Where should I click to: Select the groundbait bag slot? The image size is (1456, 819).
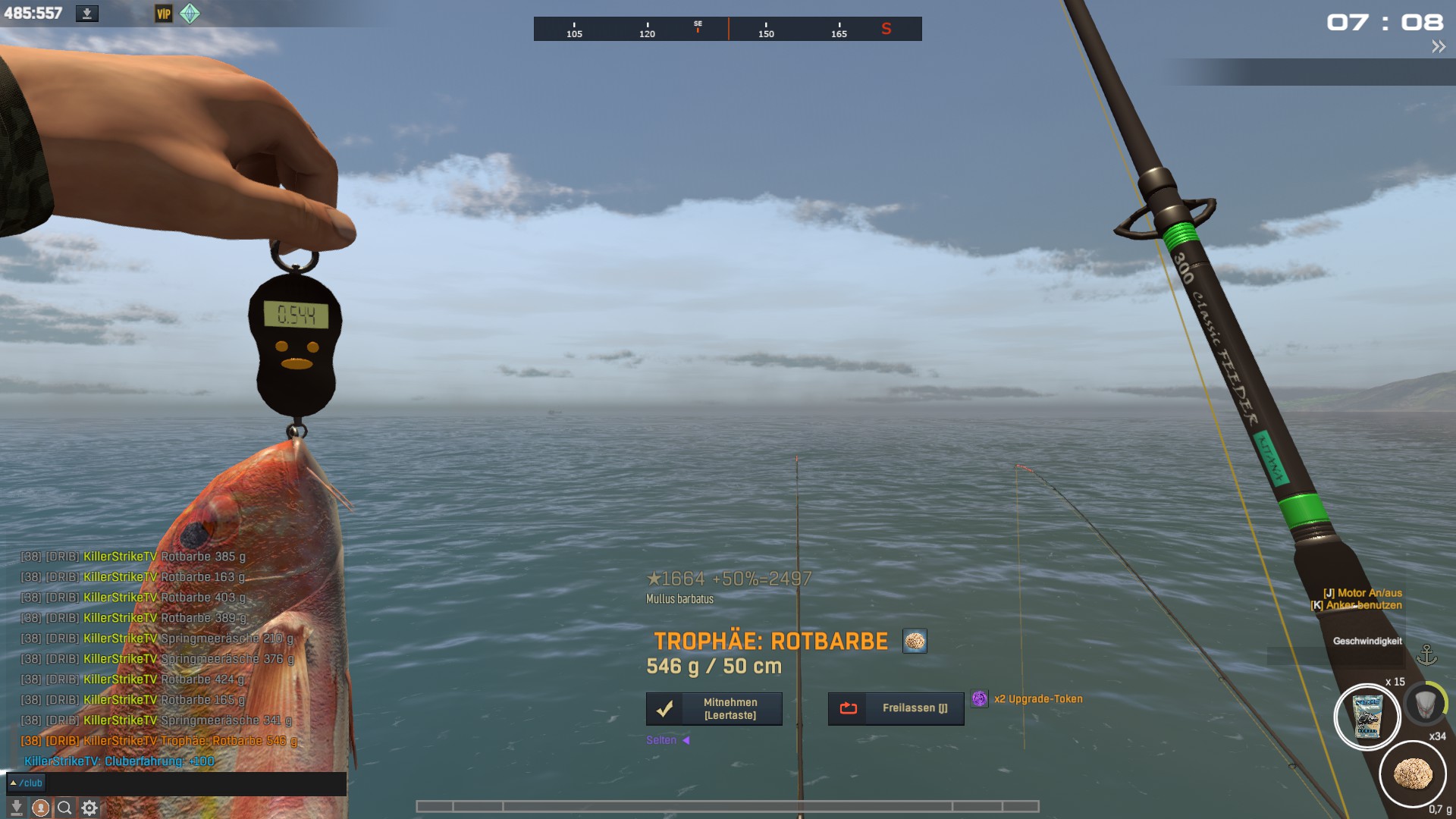point(1367,717)
